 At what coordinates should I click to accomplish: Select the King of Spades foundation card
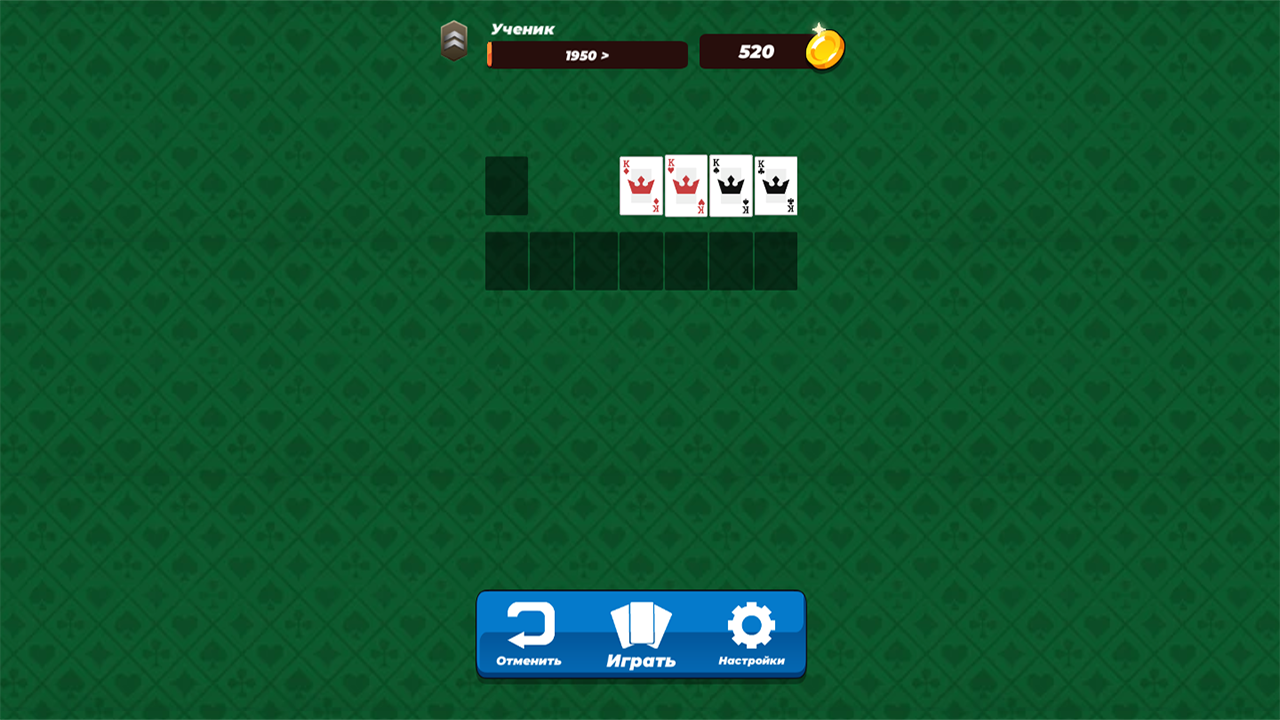tap(731, 185)
